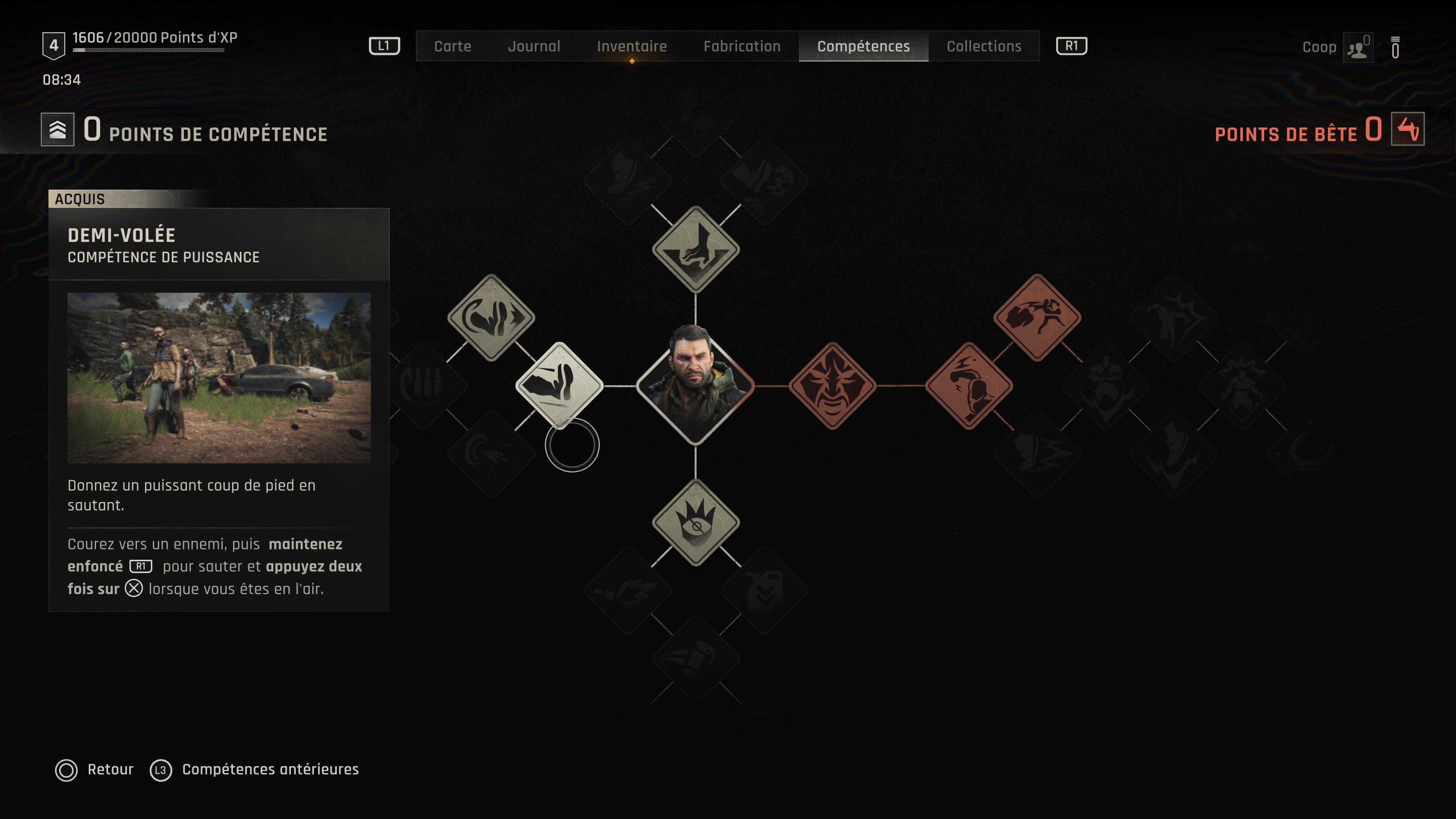Click the orange beast points icon
The width and height of the screenshot is (1456, 819).
tap(1407, 129)
